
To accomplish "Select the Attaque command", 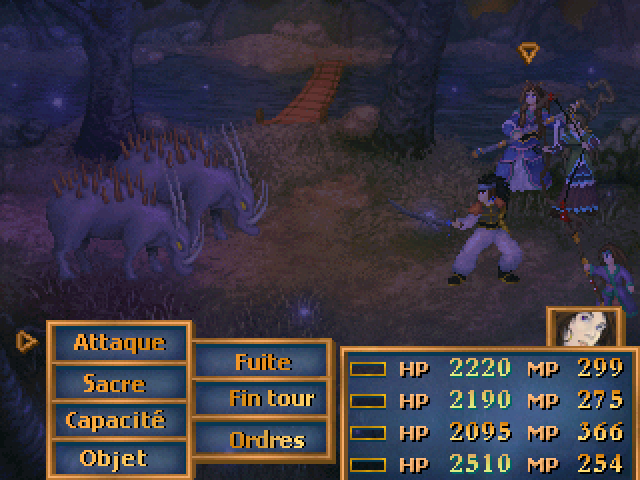I will pyautogui.click(x=118, y=342).
